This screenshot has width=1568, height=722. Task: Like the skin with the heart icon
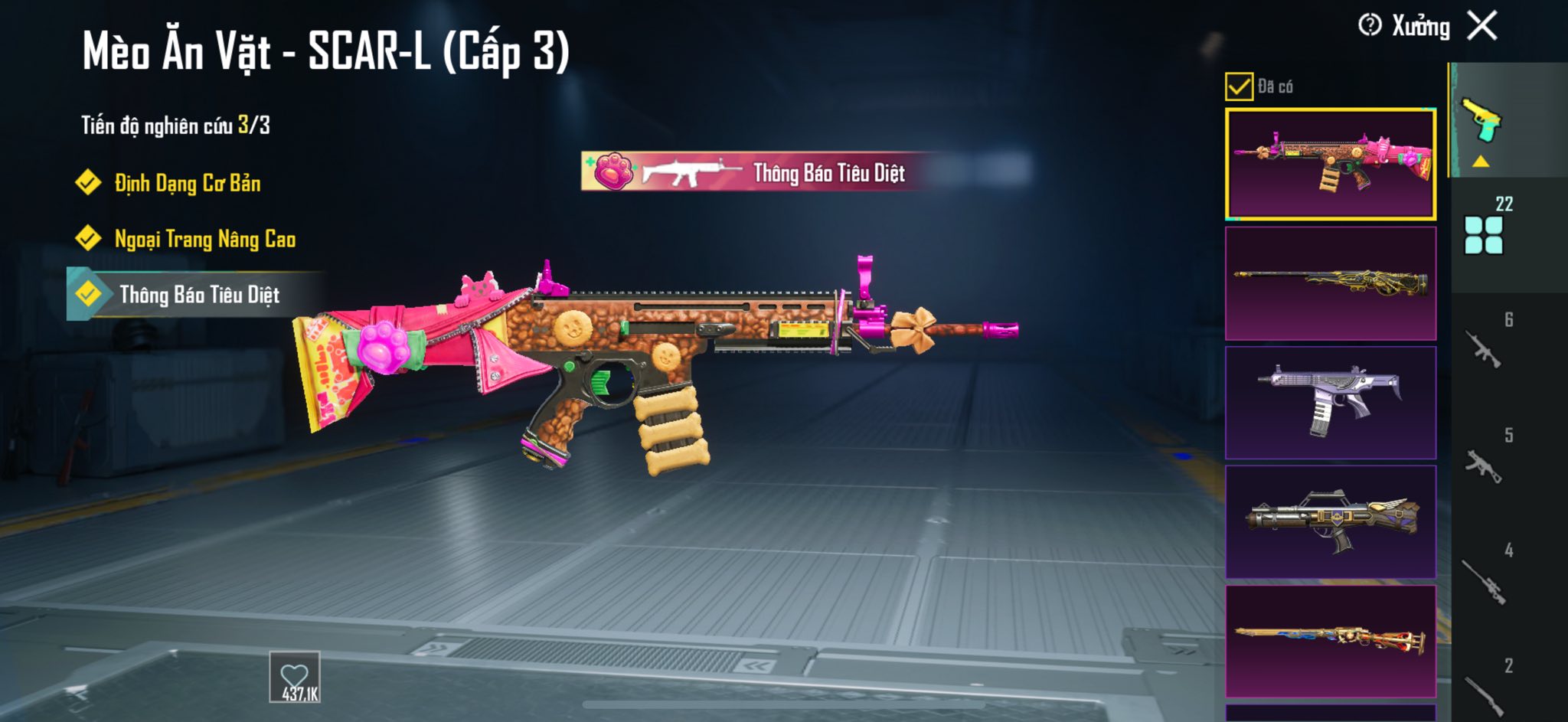click(x=295, y=678)
